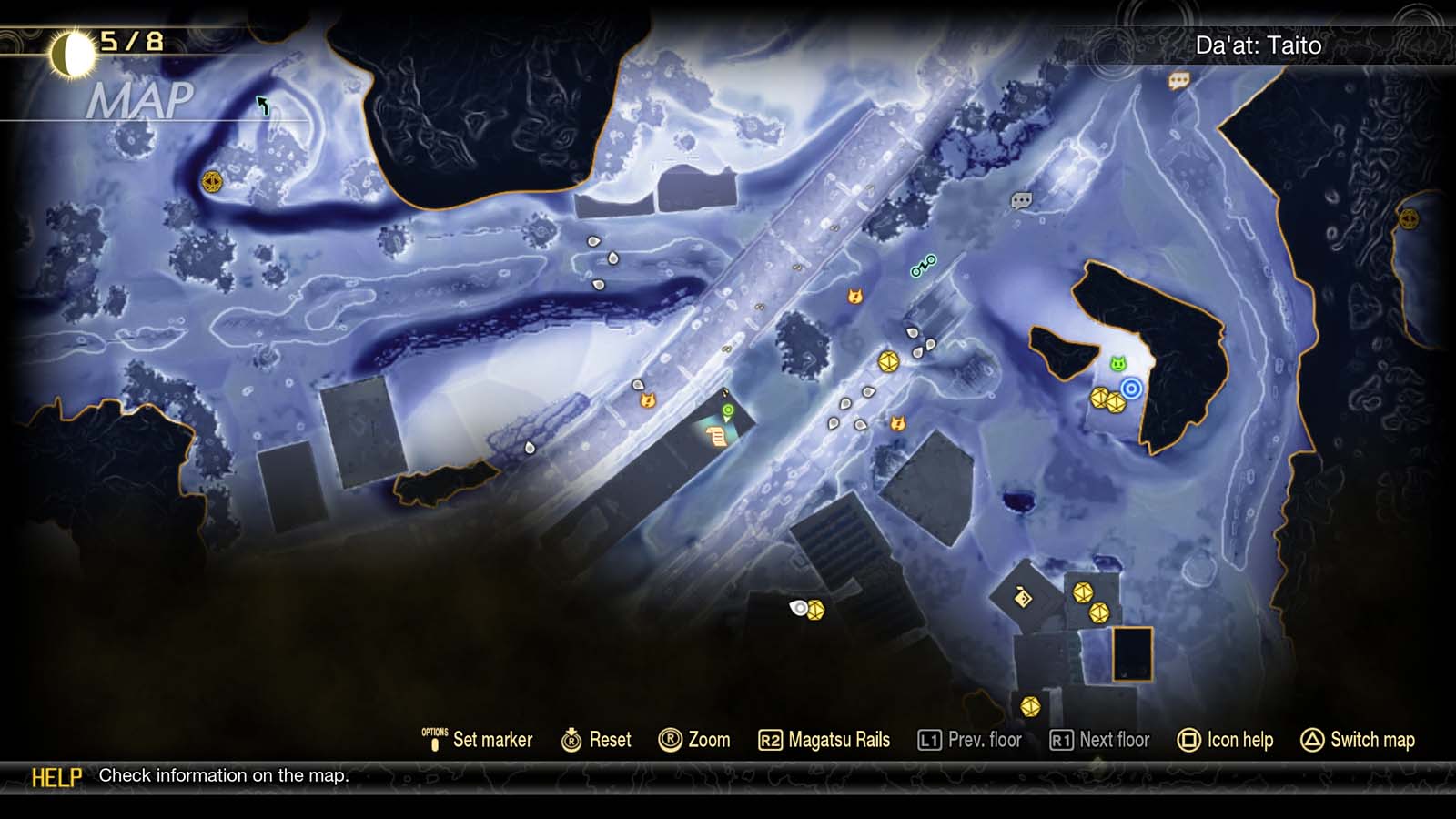Click the gold Amalgam icon at top left

click(x=210, y=181)
